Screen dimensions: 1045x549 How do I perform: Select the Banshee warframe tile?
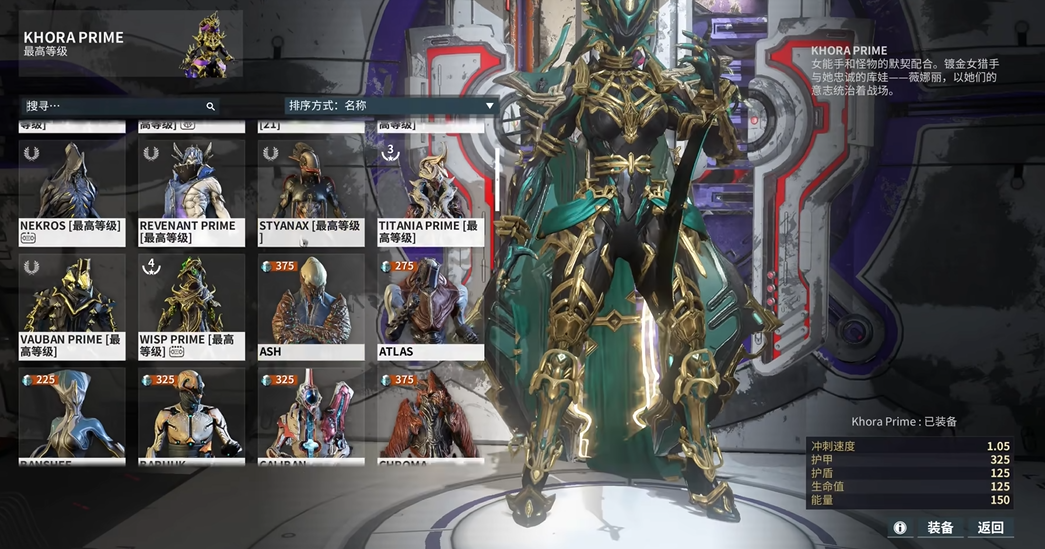[x=72, y=415]
